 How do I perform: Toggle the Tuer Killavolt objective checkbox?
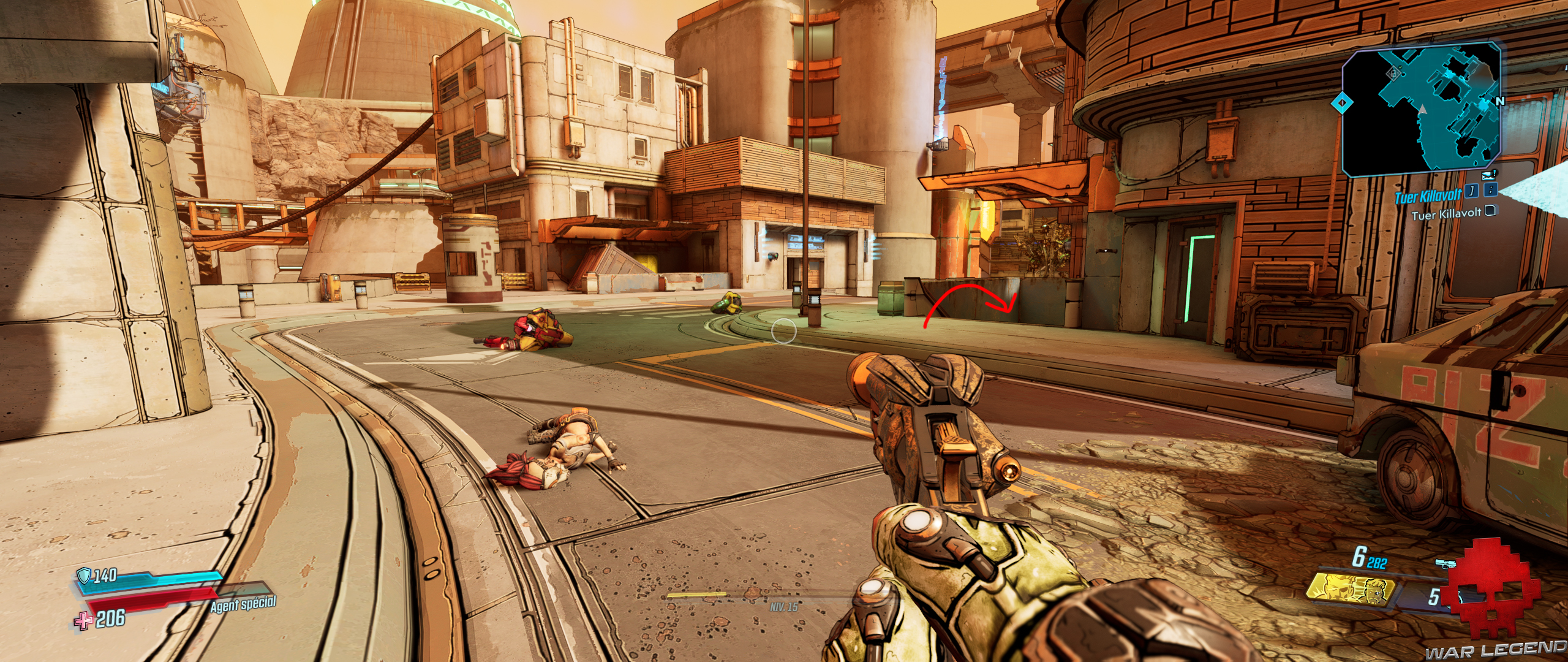coord(1491,211)
